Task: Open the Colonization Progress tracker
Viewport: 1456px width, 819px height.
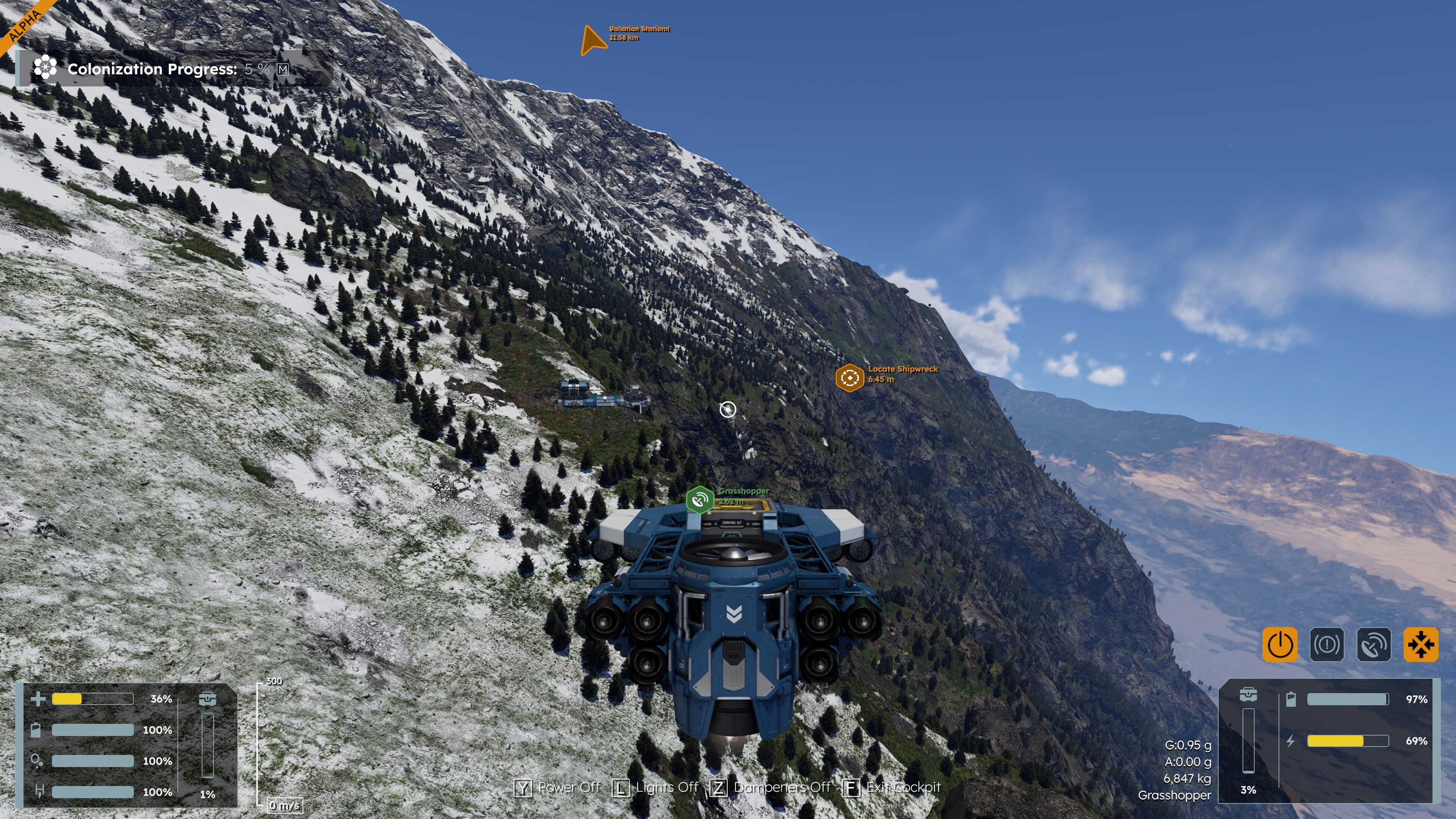Action: point(152,69)
